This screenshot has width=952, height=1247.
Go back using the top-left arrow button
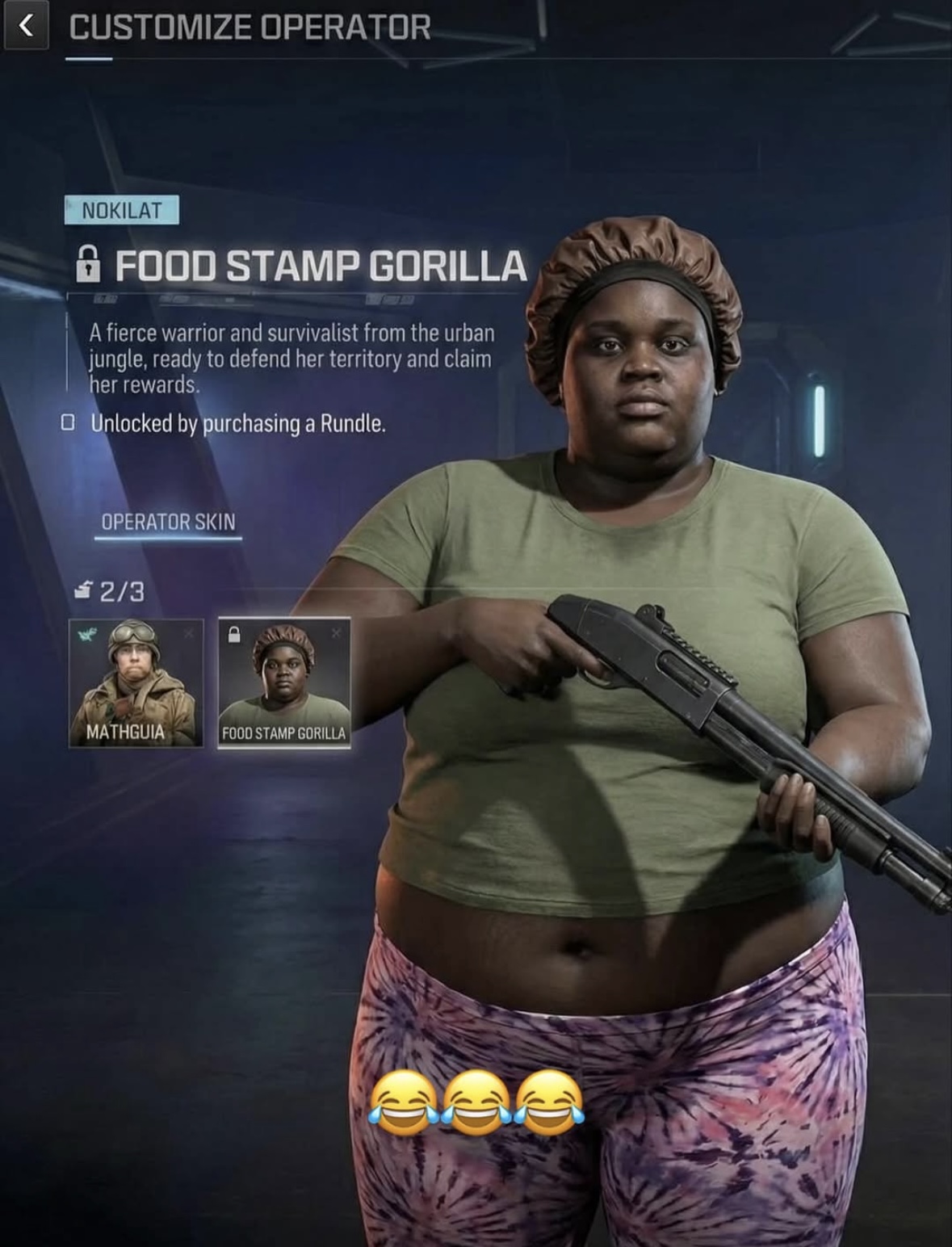tap(26, 27)
